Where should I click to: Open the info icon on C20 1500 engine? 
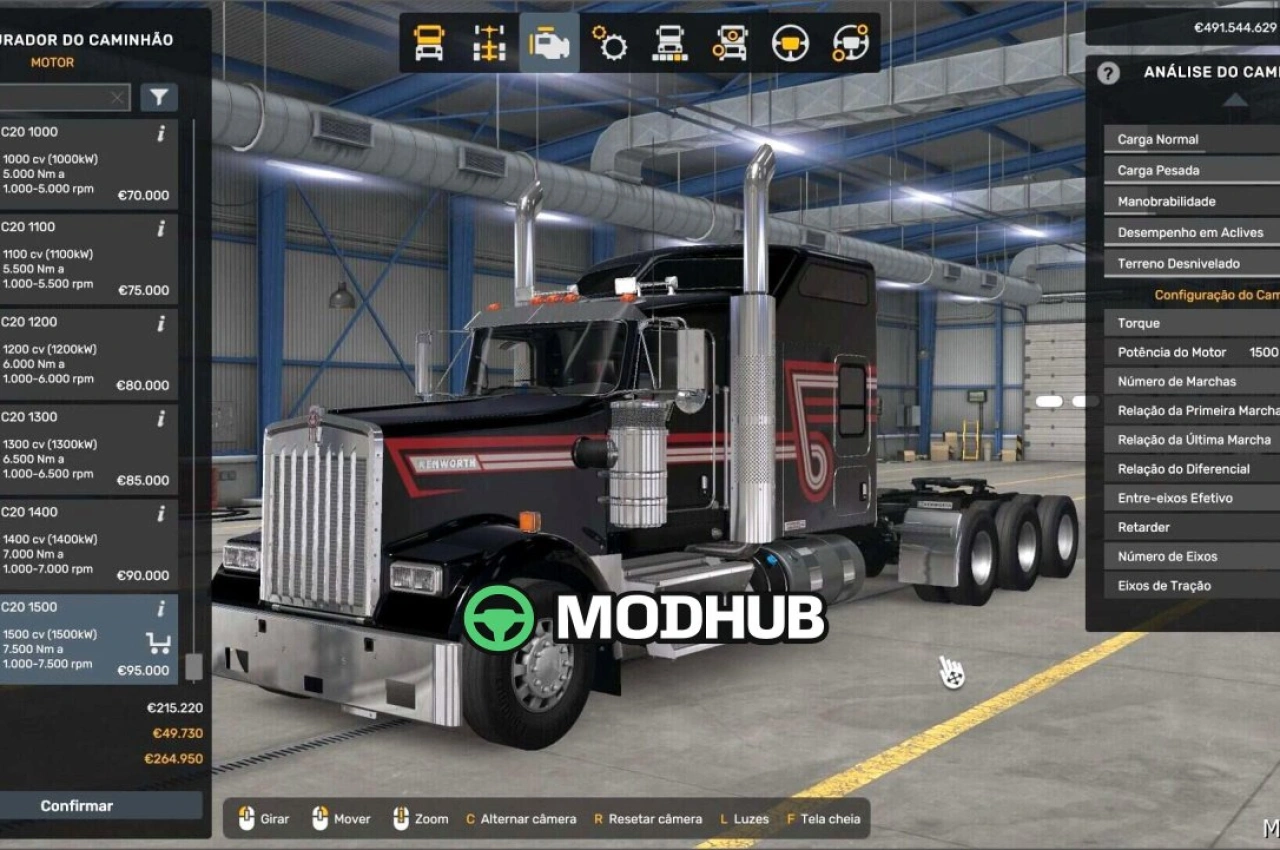(159, 608)
